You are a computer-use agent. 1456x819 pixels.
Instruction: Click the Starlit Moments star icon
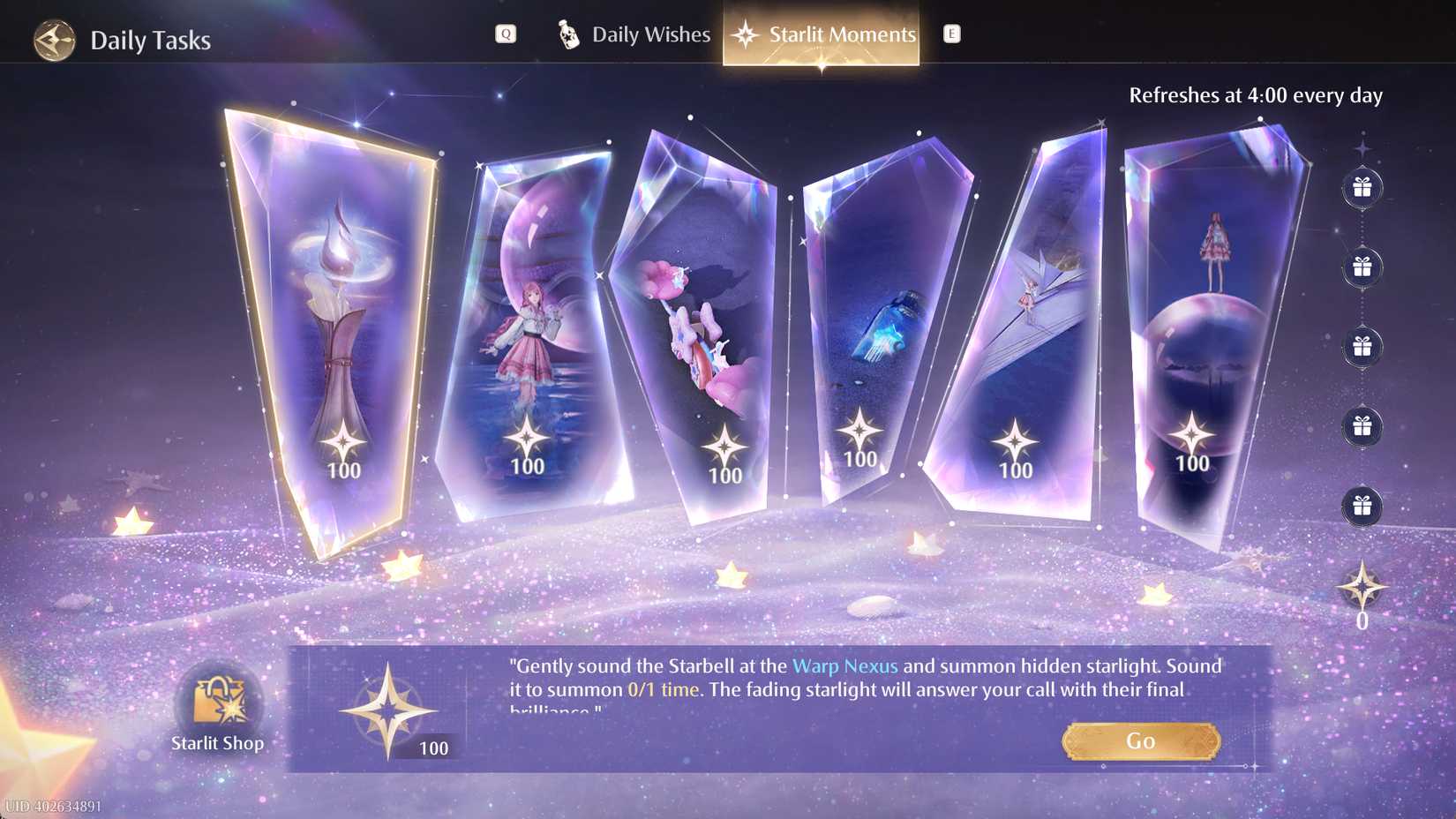tap(747, 34)
